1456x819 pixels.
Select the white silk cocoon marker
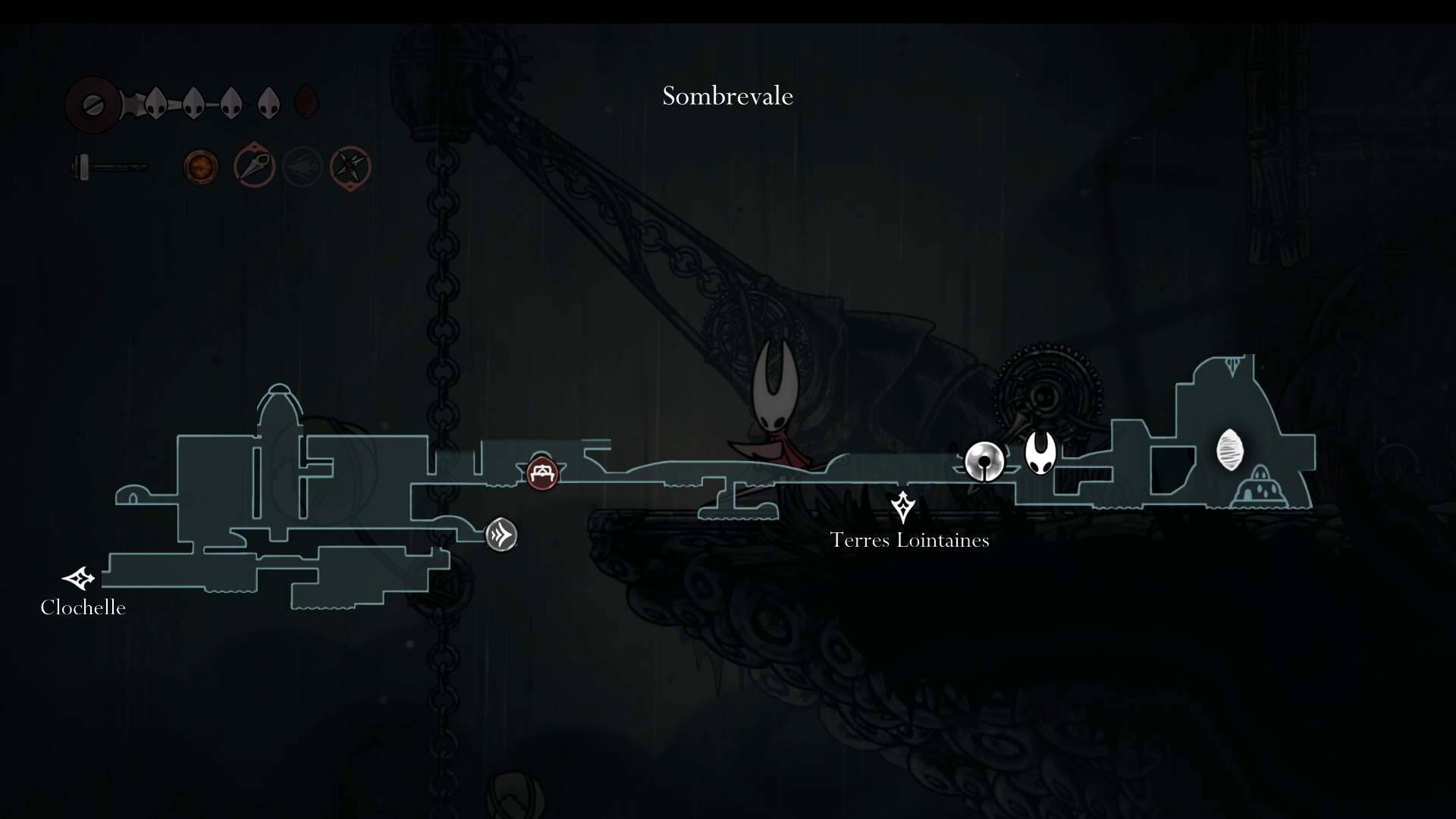coord(1229,450)
